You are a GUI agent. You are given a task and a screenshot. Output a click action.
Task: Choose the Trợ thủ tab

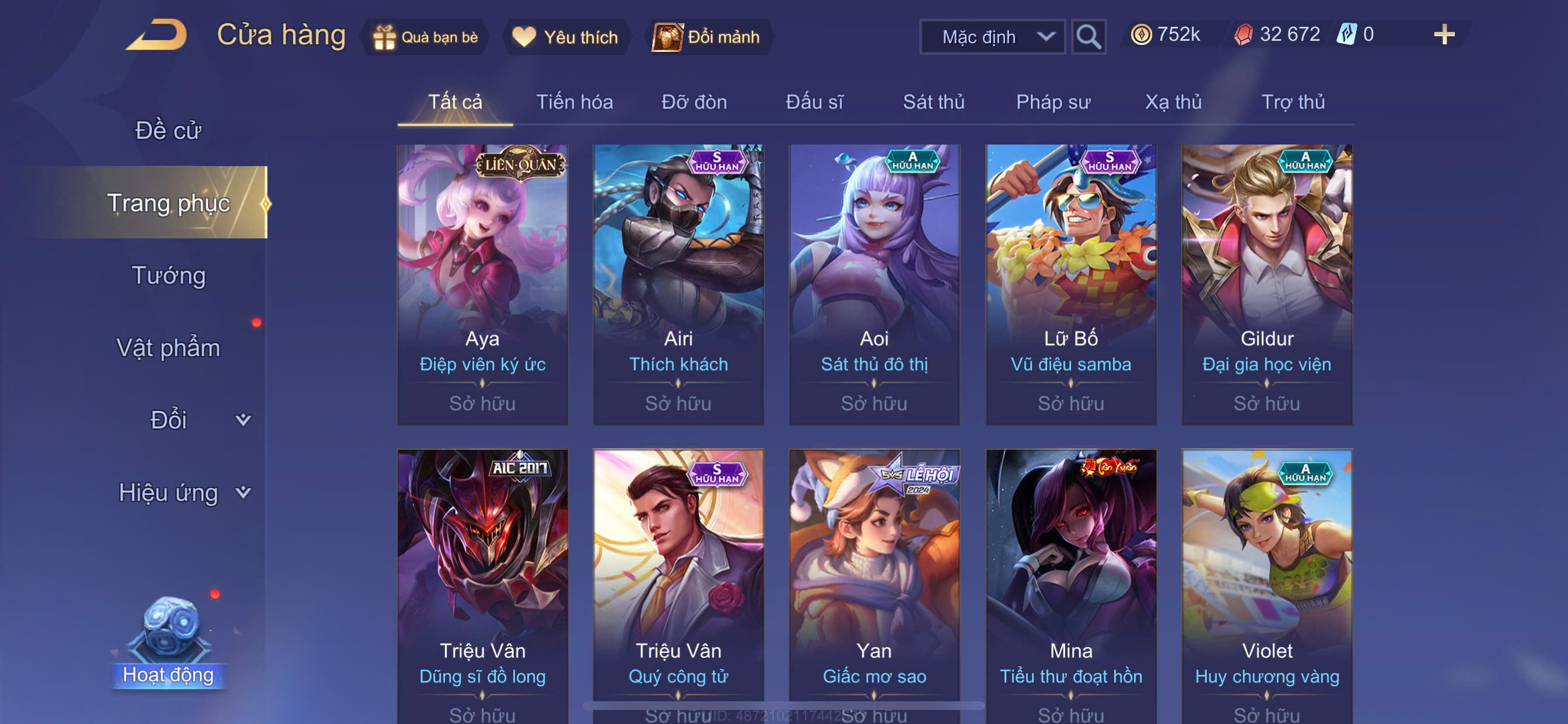(1292, 102)
